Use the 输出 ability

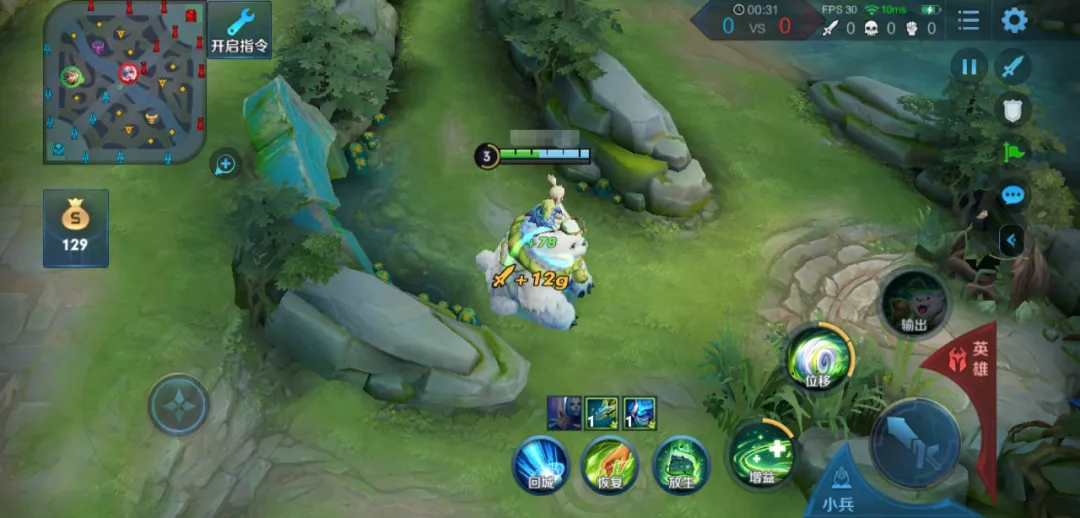coord(913,302)
